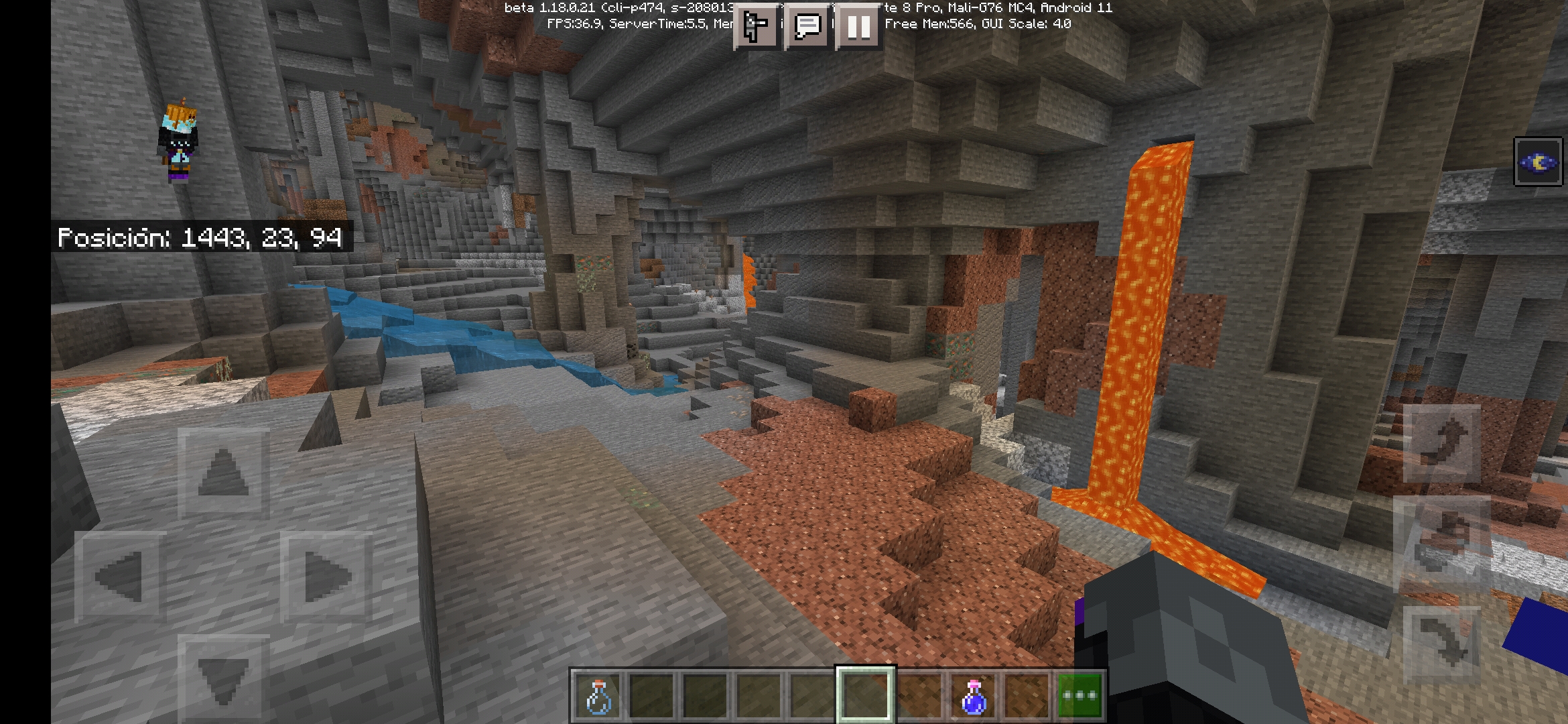Tap the left movement arrow
Image resolution: width=1568 pixels, height=724 pixels.
click(x=121, y=577)
